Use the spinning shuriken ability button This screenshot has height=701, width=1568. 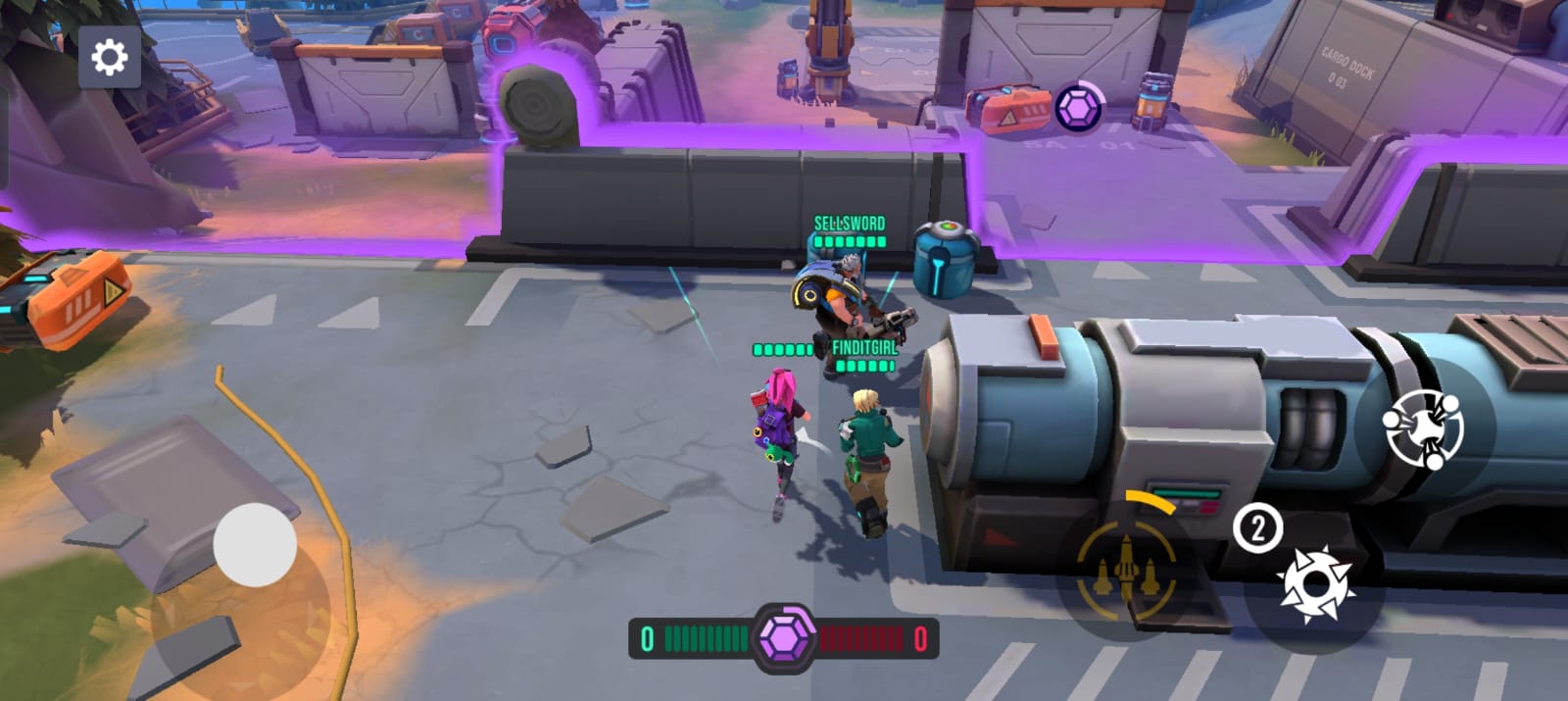[1423, 428]
